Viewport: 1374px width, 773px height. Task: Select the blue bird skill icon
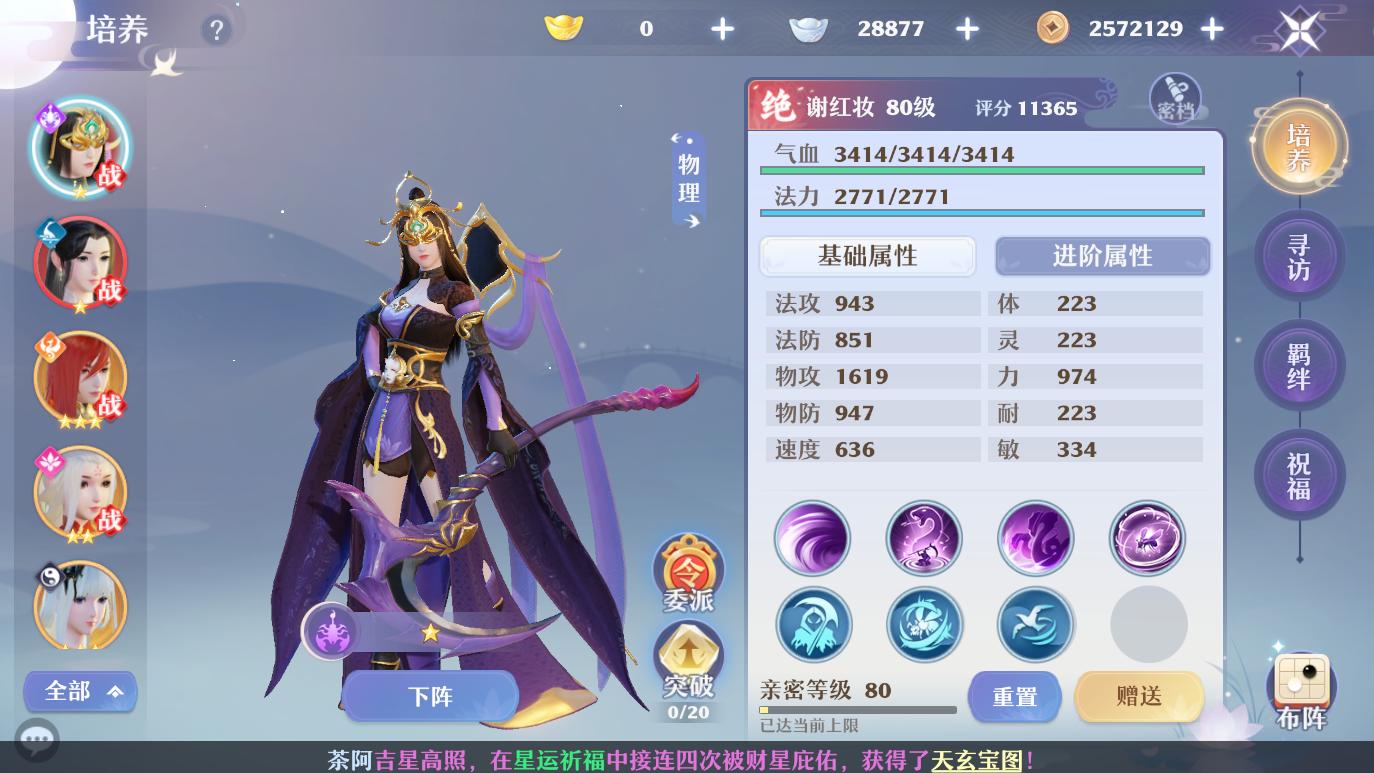click(x=1036, y=624)
